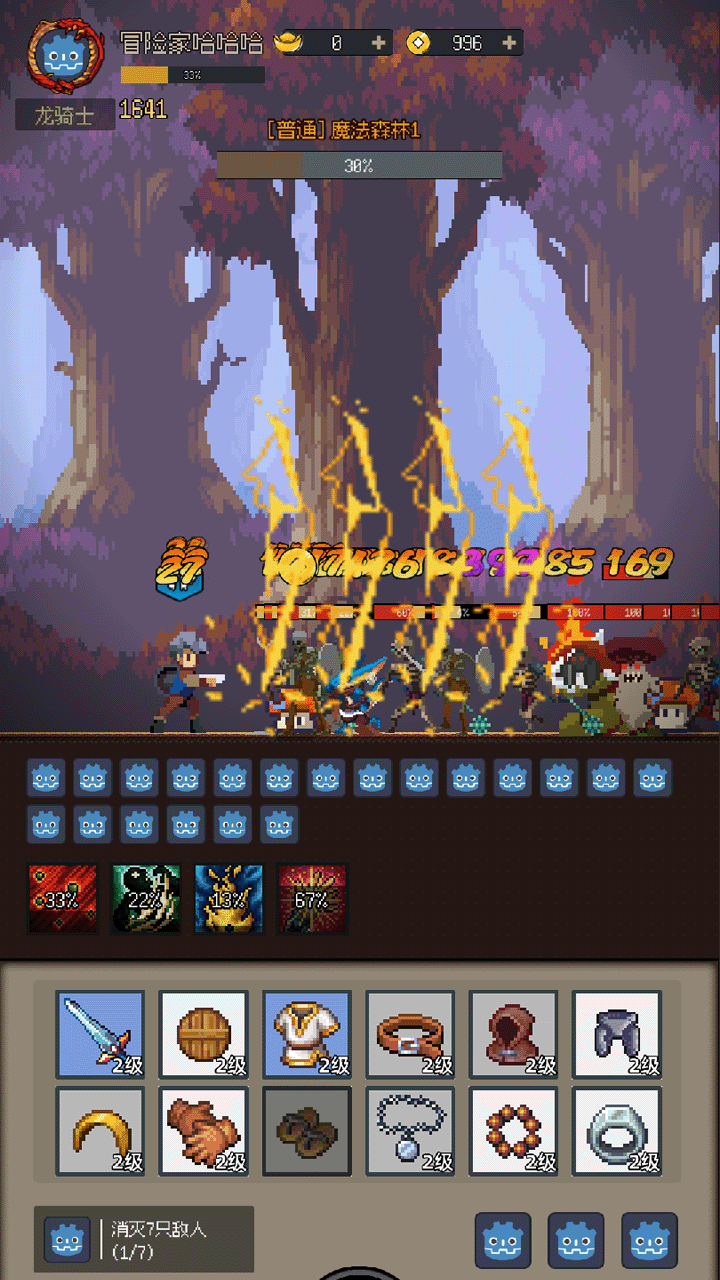Activate the blue skill showing 13%
720x1280 pixels.
pyautogui.click(x=229, y=899)
